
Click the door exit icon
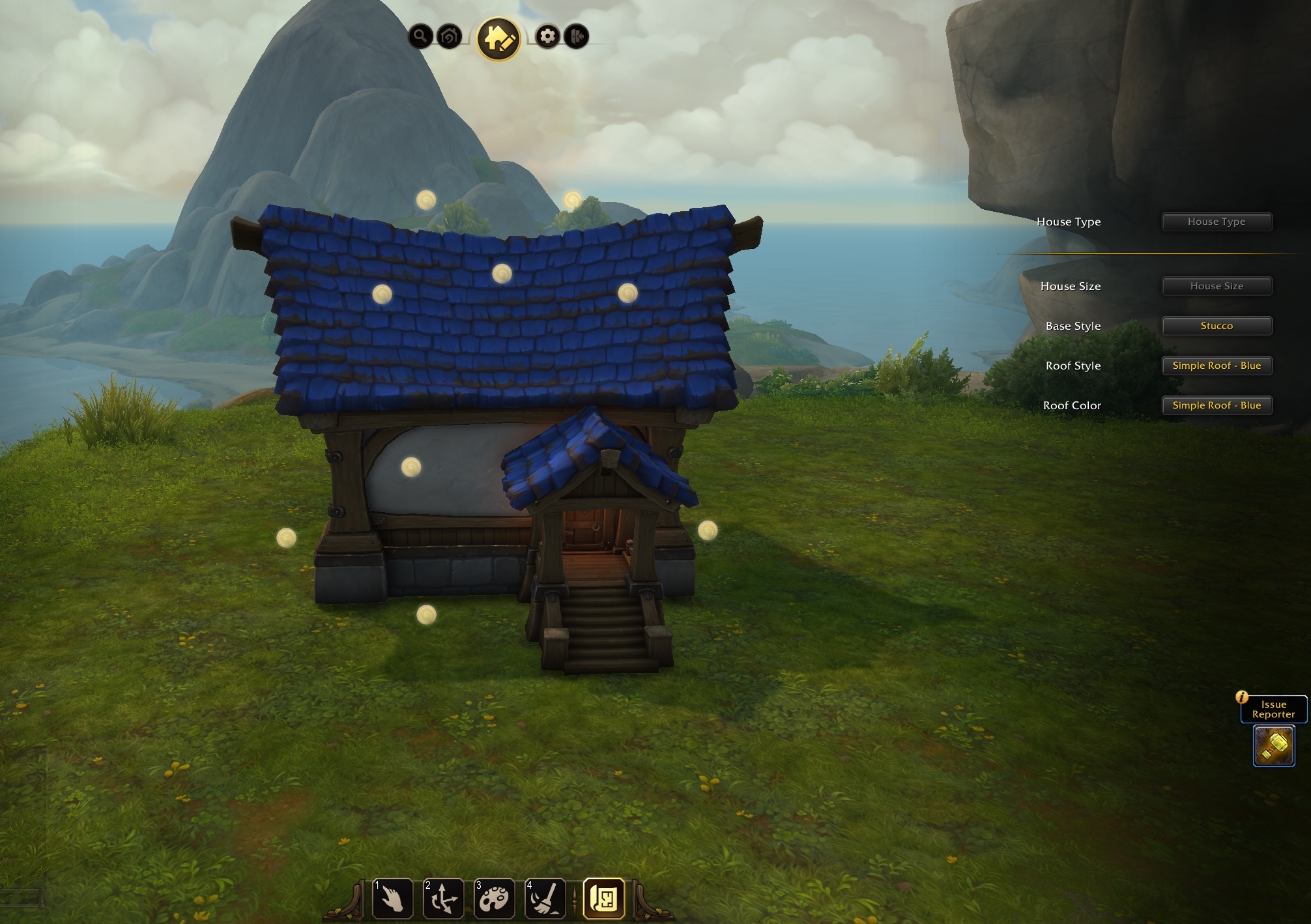click(x=577, y=36)
